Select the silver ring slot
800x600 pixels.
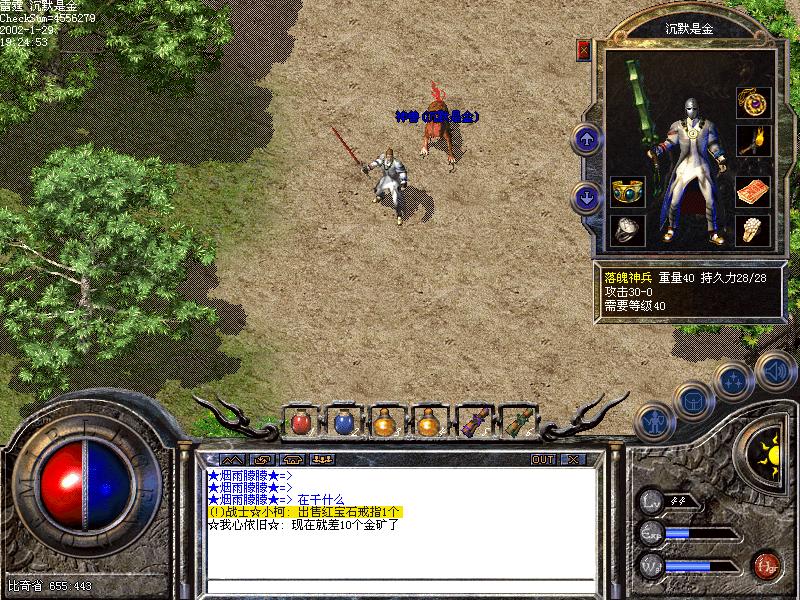(628, 229)
